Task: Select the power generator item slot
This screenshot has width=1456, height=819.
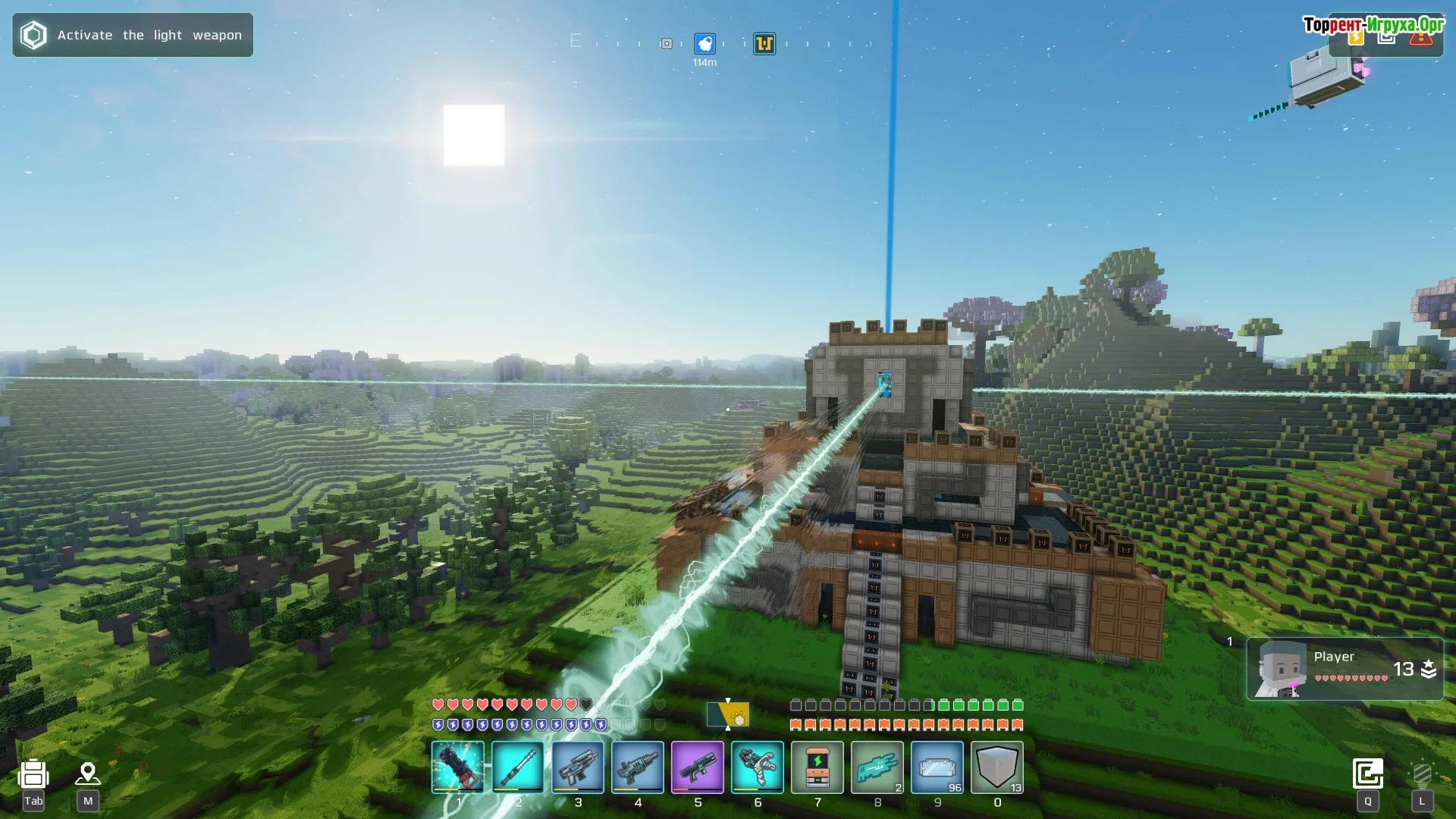Action: [x=817, y=767]
